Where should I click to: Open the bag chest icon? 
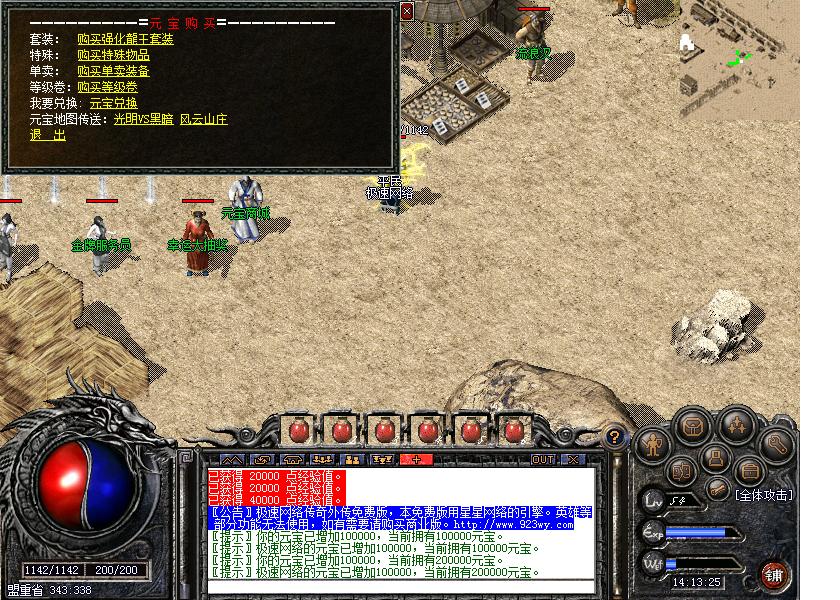point(691,425)
